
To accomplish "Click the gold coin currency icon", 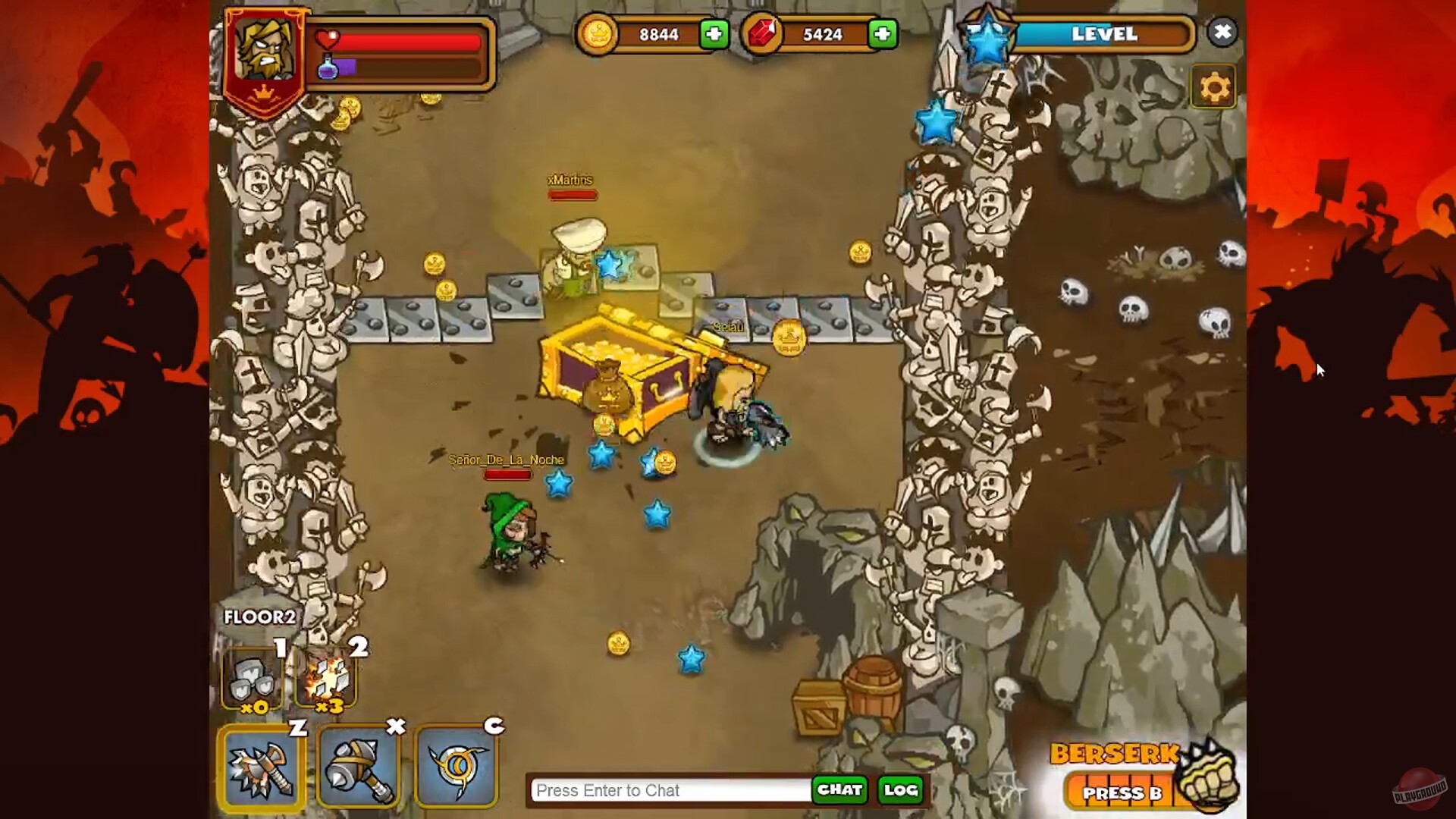I will coord(598,34).
